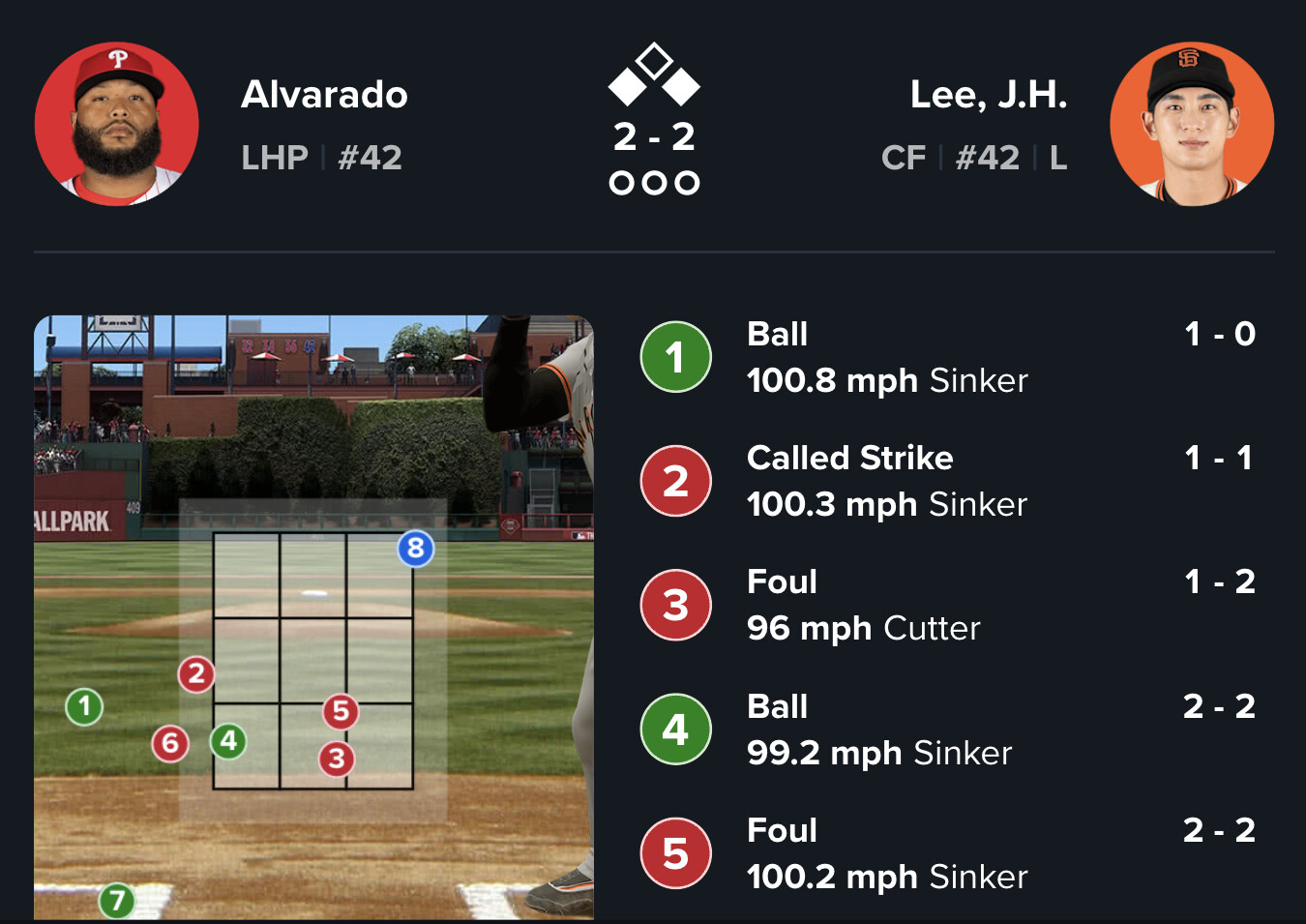Select pitch 5 marker in the strike zone graphic

tap(341, 711)
